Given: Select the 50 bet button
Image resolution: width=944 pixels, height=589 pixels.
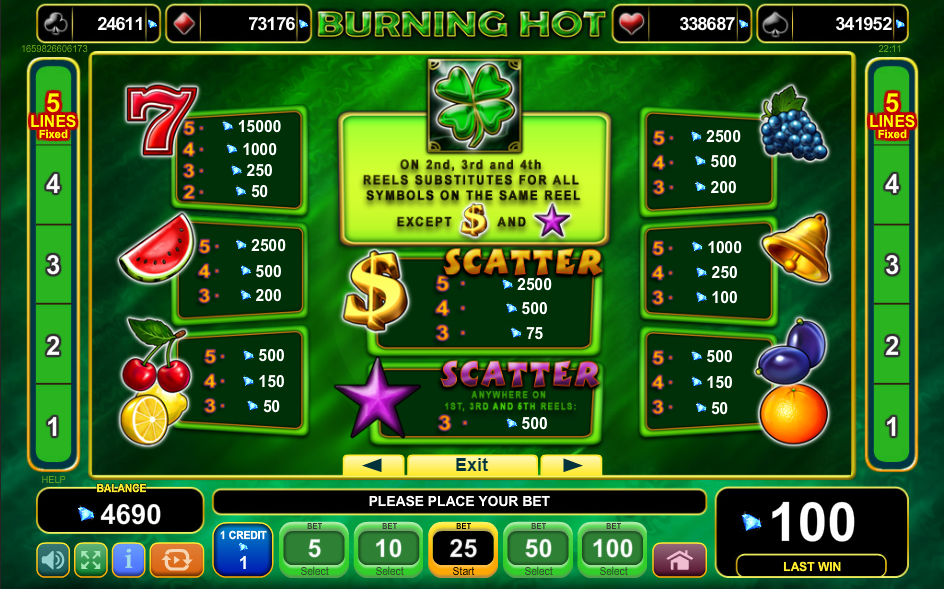Looking at the screenshot, I should coord(538,549).
